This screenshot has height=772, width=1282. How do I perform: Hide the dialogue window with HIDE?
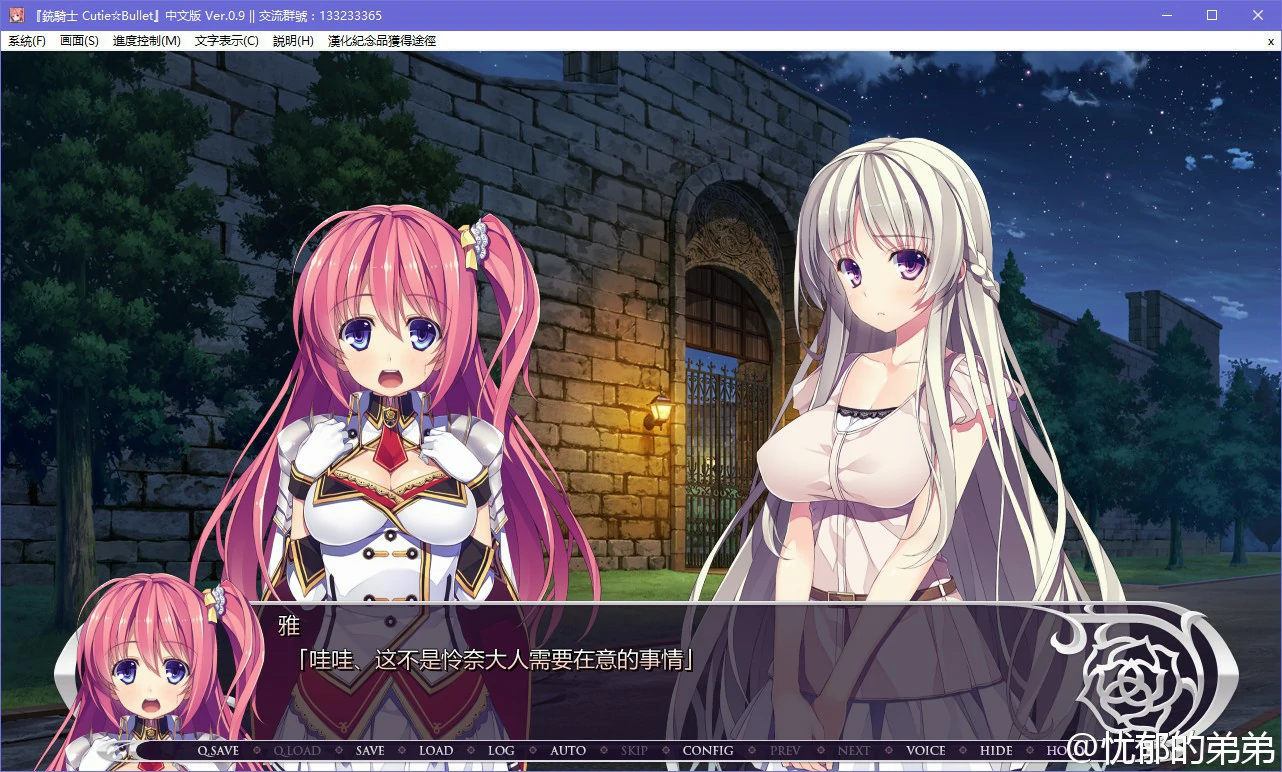[995, 750]
